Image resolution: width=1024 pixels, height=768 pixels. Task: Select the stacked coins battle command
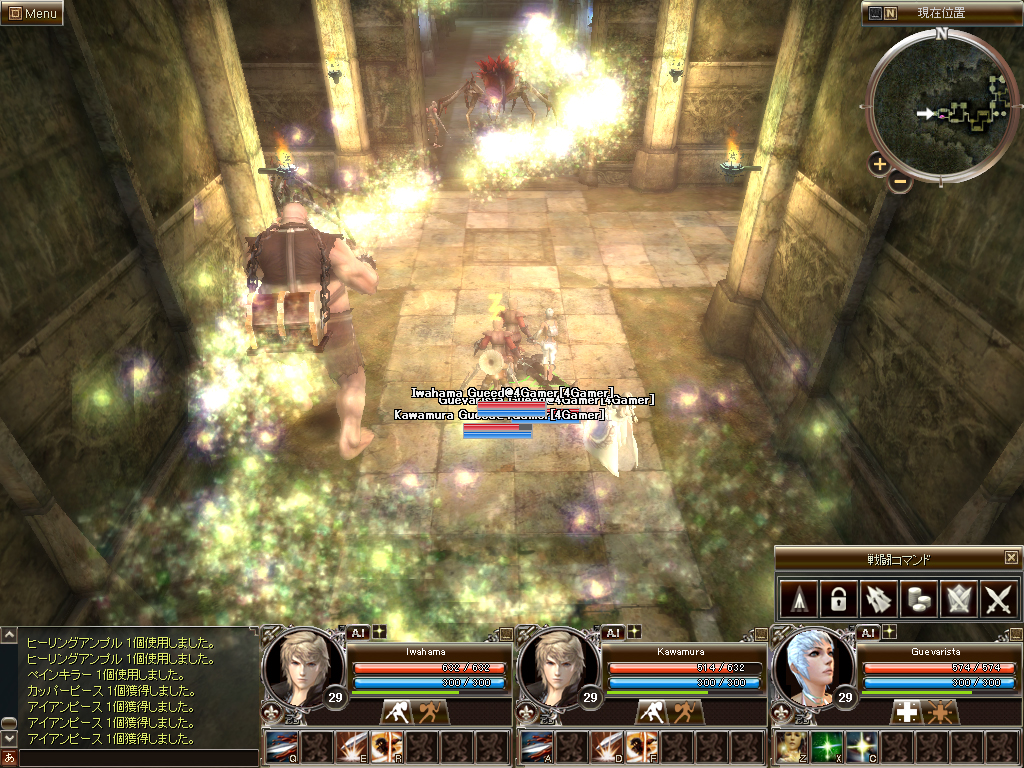click(x=918, y=599)
